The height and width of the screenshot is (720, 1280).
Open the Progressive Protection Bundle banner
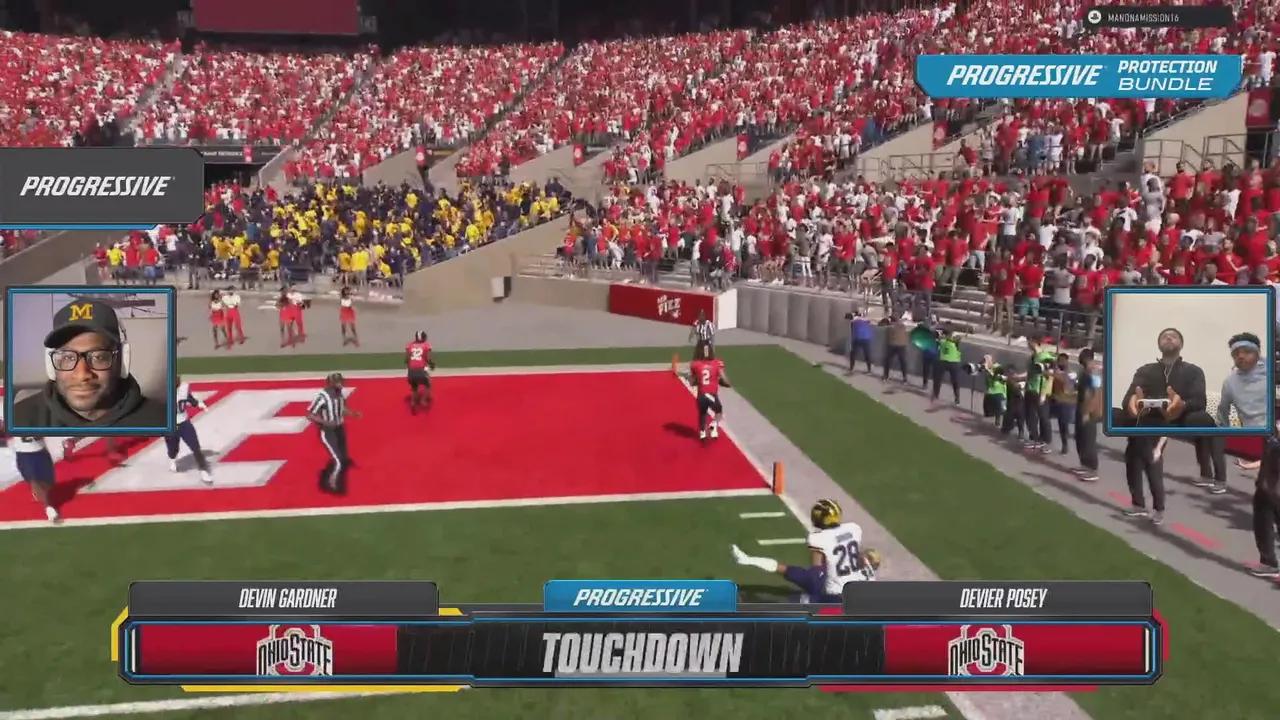click(x=1078, y=76)
